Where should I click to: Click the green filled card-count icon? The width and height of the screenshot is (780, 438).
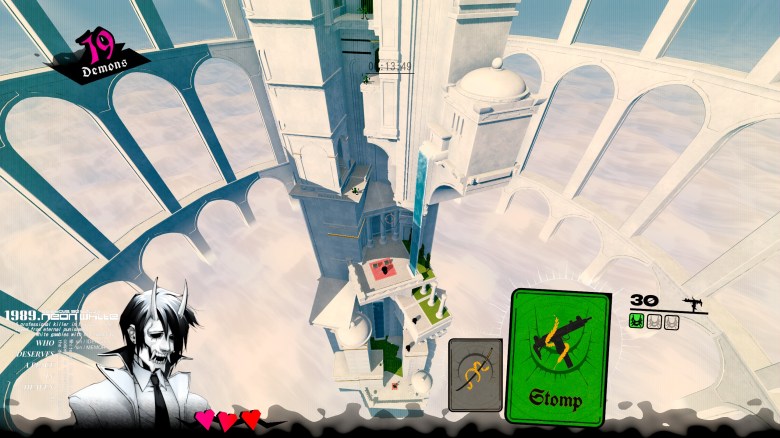[636, 322]
